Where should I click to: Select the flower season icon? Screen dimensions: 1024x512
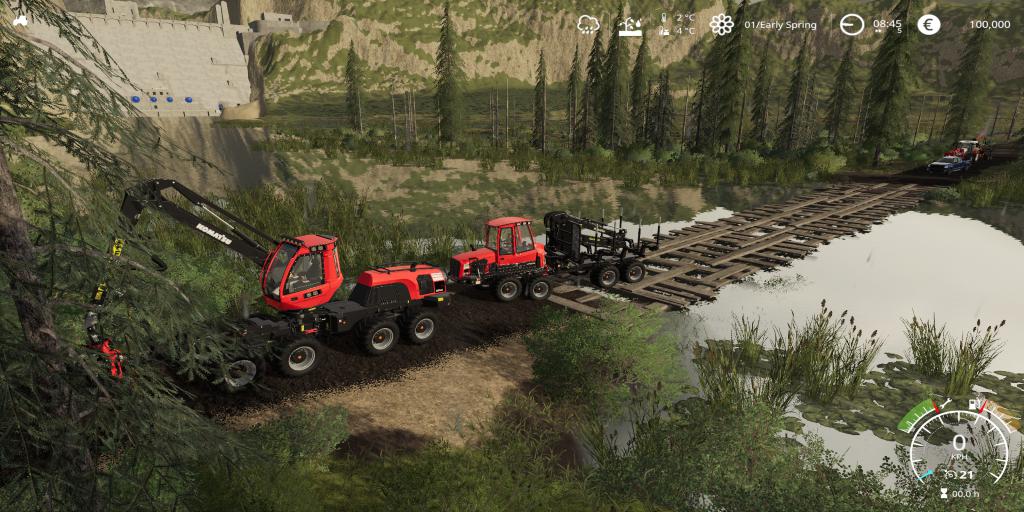click(x=721, y=24)
